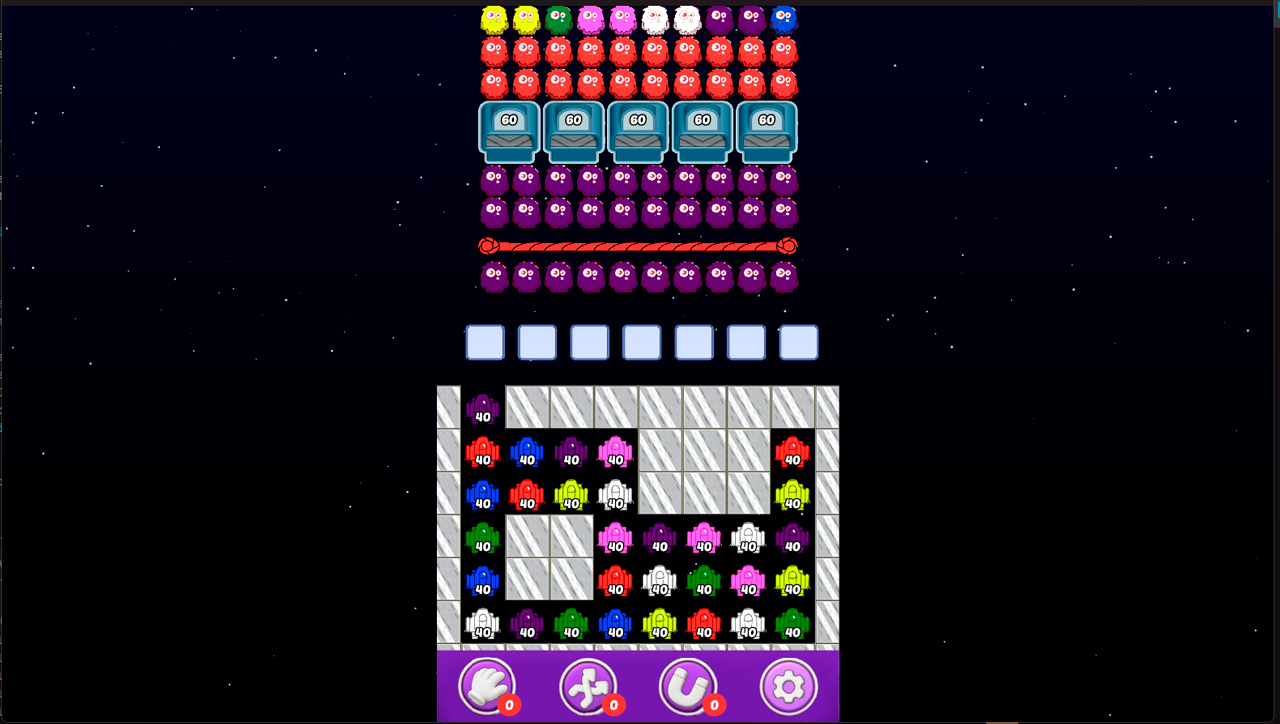The height and width of the screenshot is (724, 1280).
Task: Click the pink spaceship labeled 40
Action: point(613,452)
